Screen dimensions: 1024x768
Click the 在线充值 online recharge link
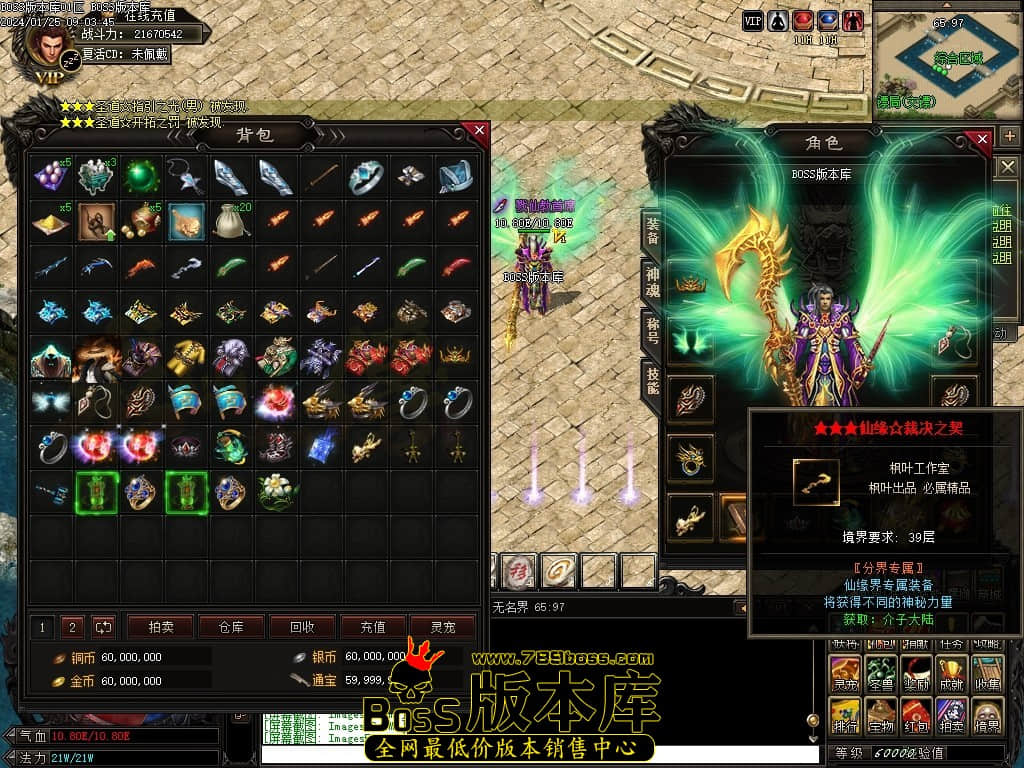pyautogui.click(x=150, y=15)
